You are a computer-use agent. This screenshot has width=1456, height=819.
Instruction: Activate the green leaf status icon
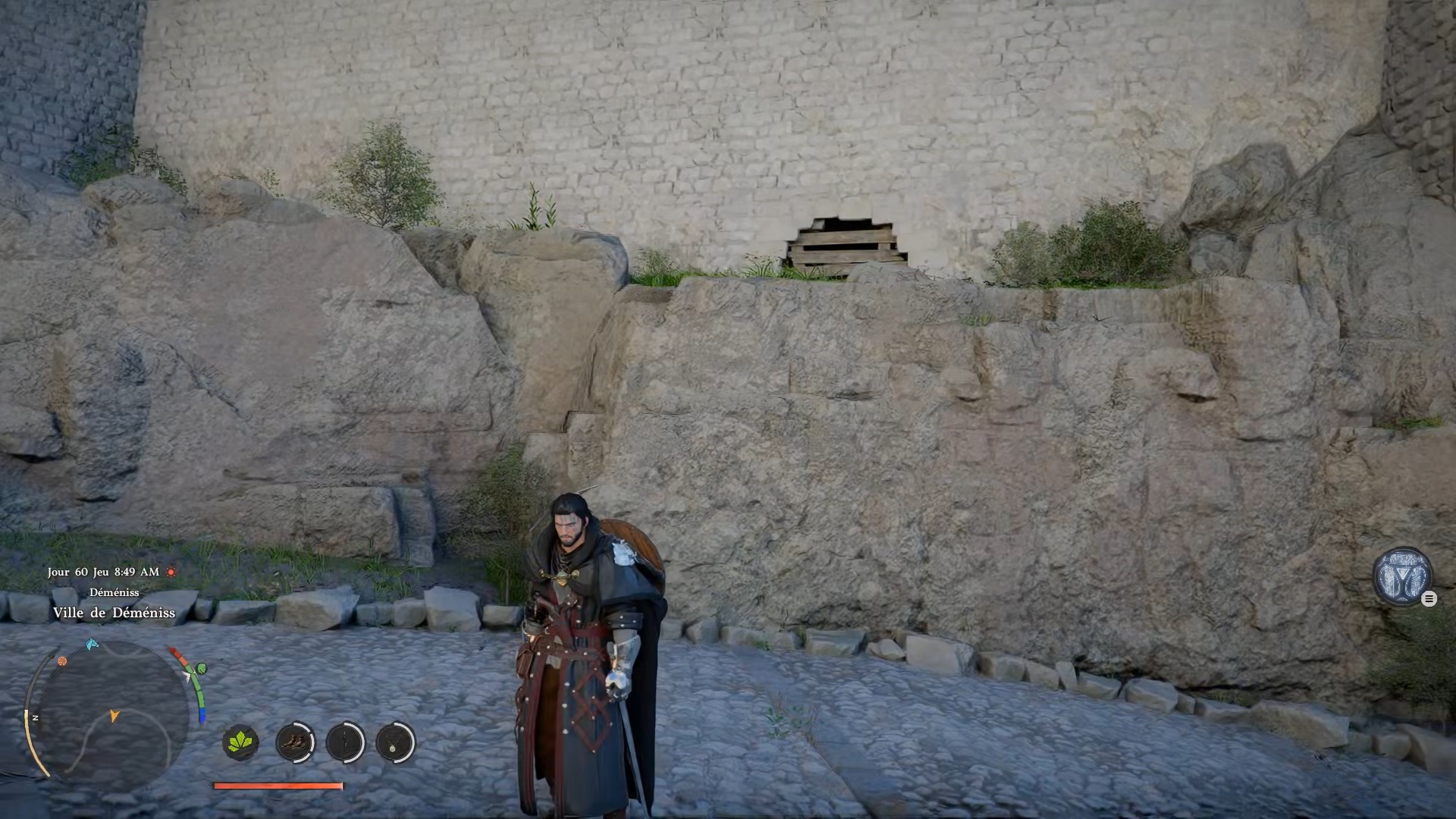tap(241, 742)
